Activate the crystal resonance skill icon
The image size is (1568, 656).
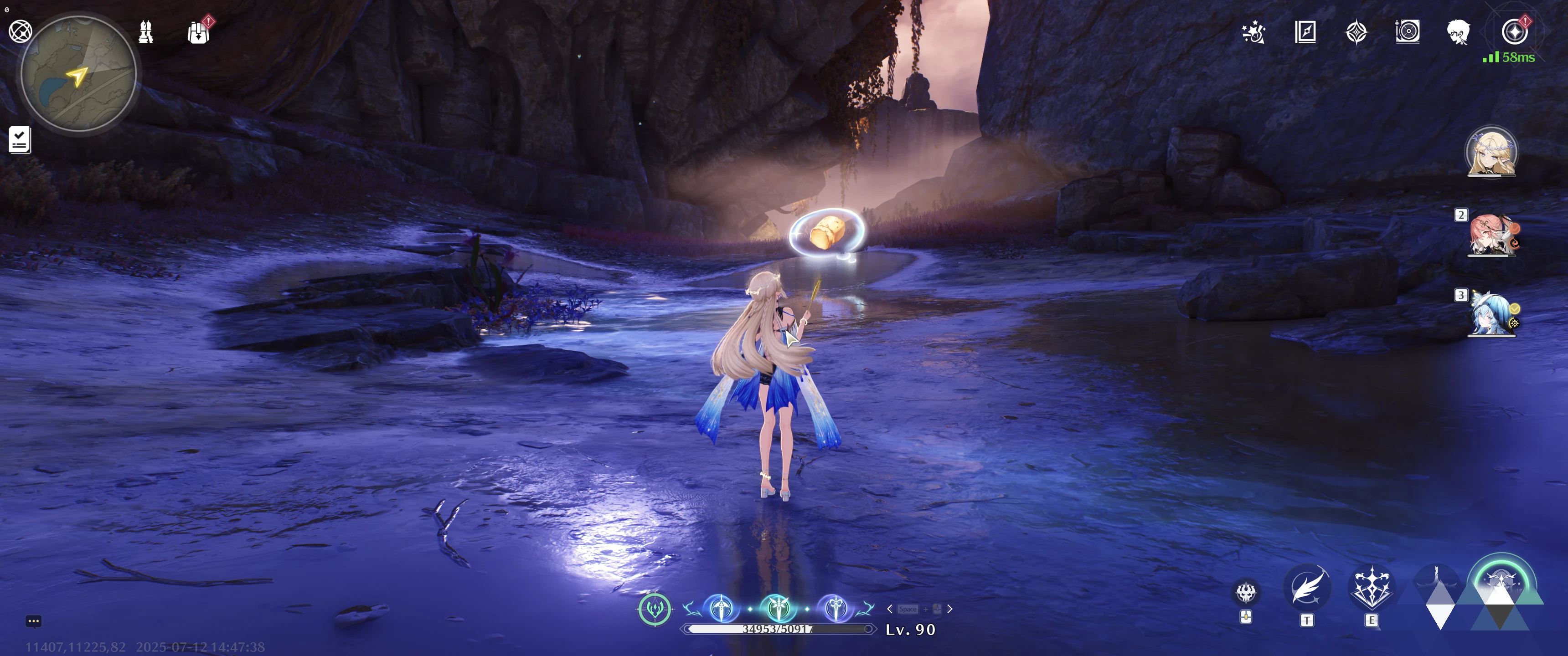tap(1371, 588)
